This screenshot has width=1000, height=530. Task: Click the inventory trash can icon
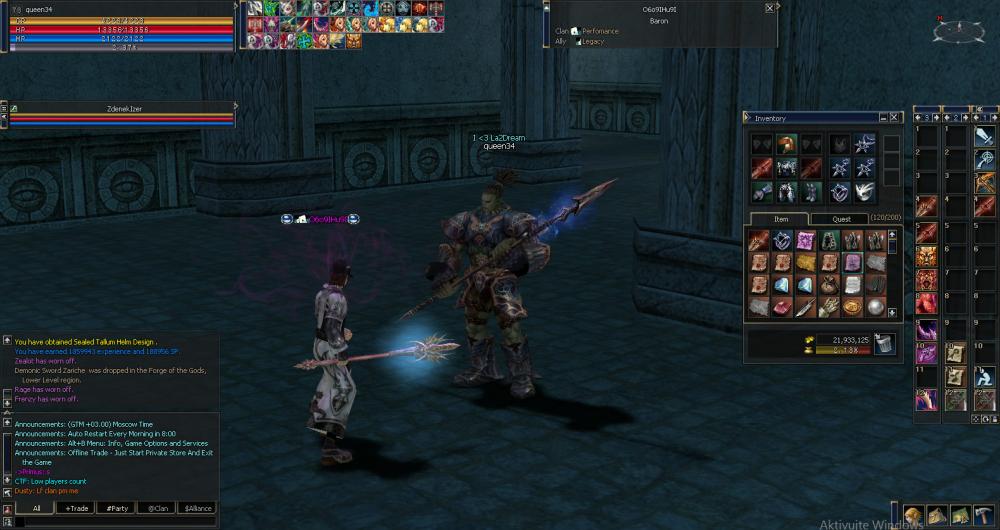click(x=884, y=344)
